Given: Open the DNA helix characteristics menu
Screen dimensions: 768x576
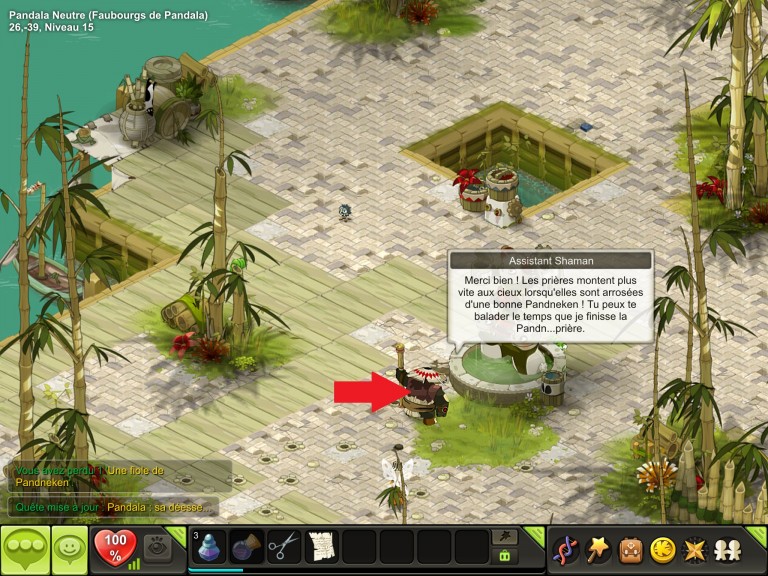Looking at the screenshot, I should pyautogui.click(x=567, y=549).
